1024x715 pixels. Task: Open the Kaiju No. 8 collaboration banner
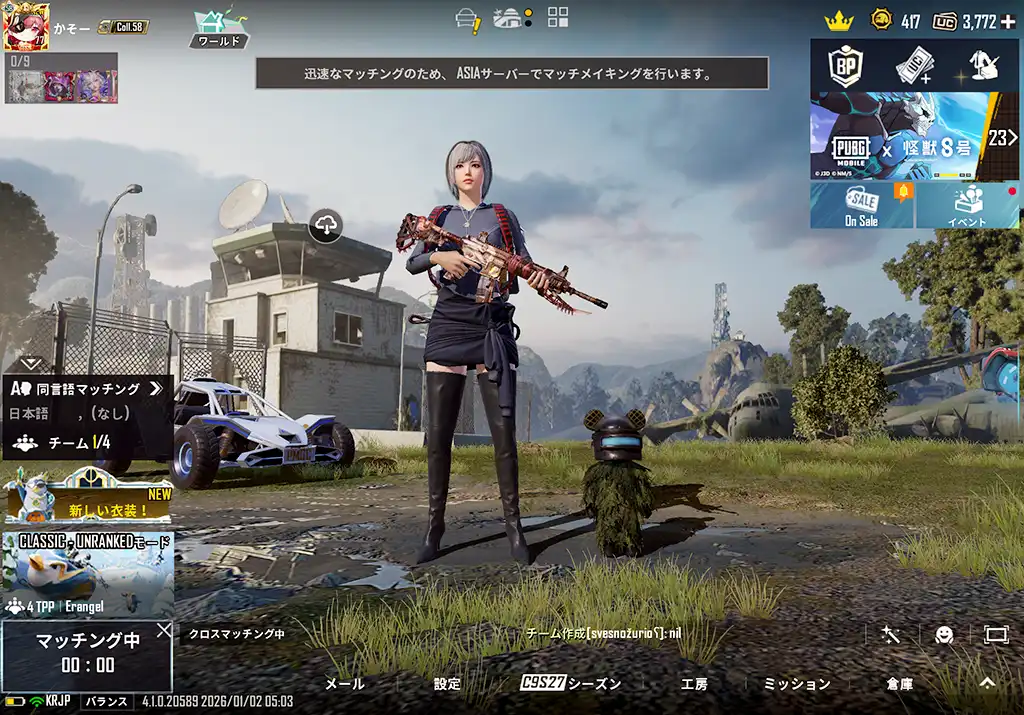914,137
